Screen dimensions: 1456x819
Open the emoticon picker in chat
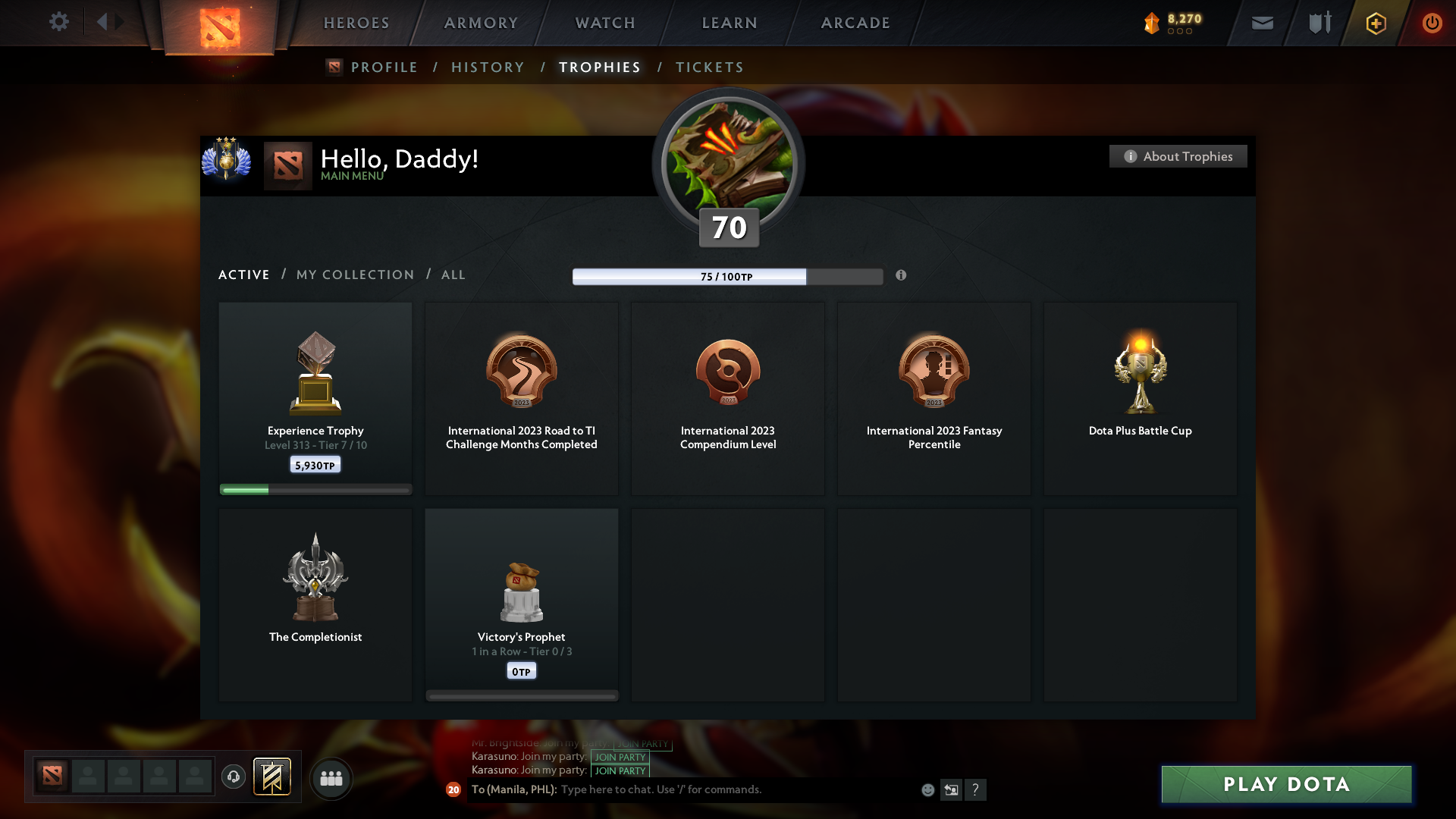click(928, 789)
